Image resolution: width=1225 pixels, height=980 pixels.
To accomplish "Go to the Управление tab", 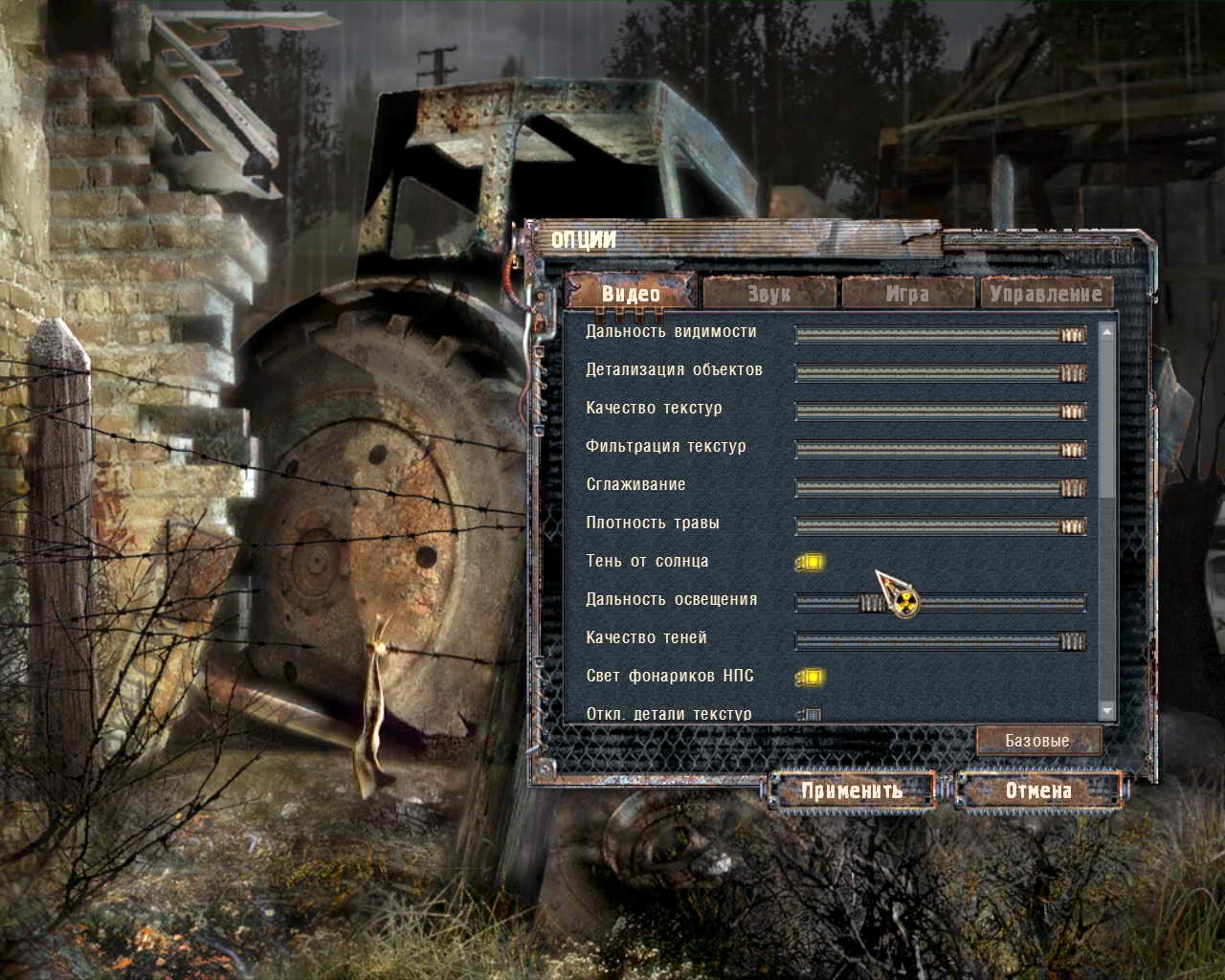I will [1046, 293].
